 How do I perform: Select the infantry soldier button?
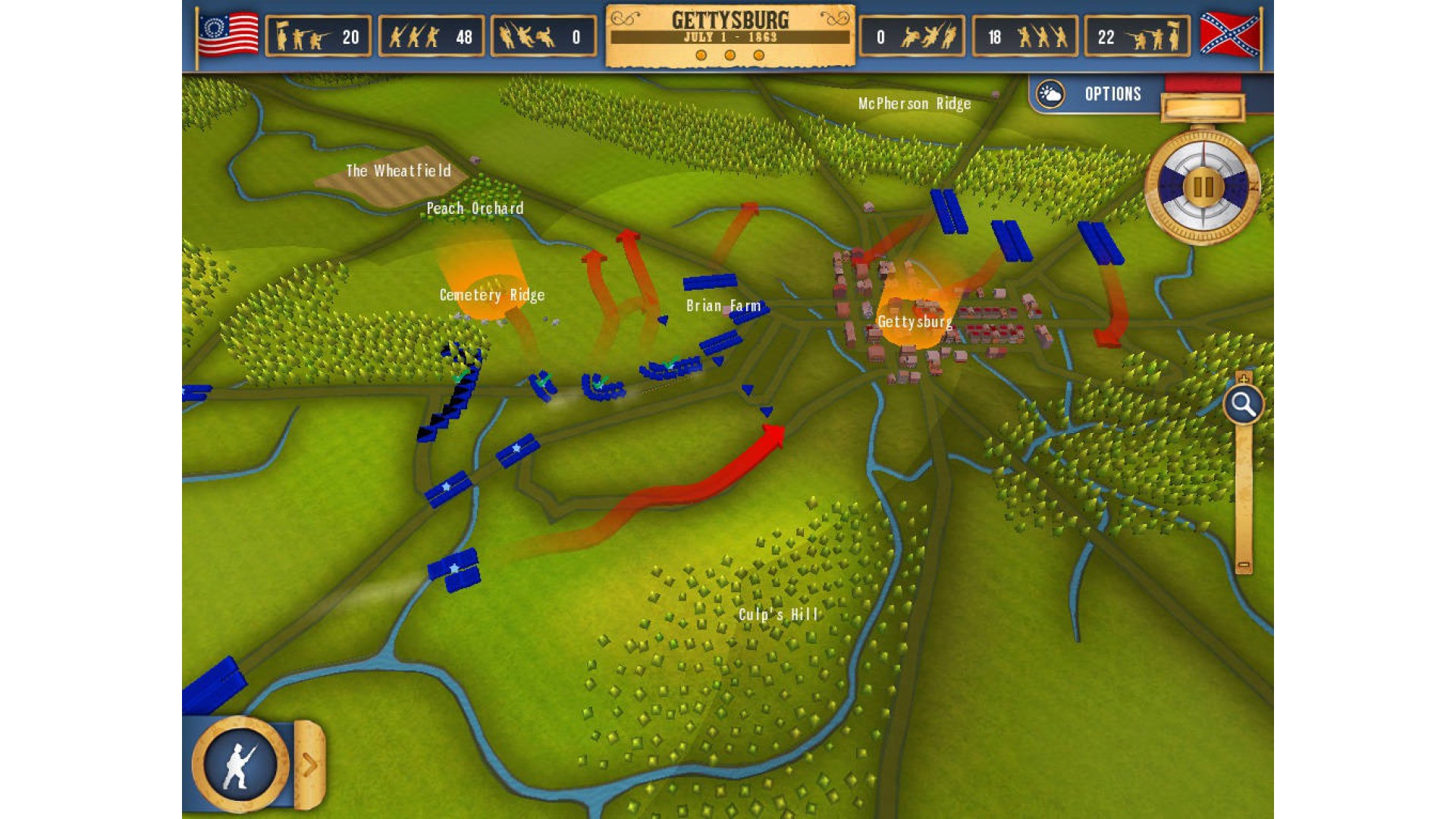[240, 764]
